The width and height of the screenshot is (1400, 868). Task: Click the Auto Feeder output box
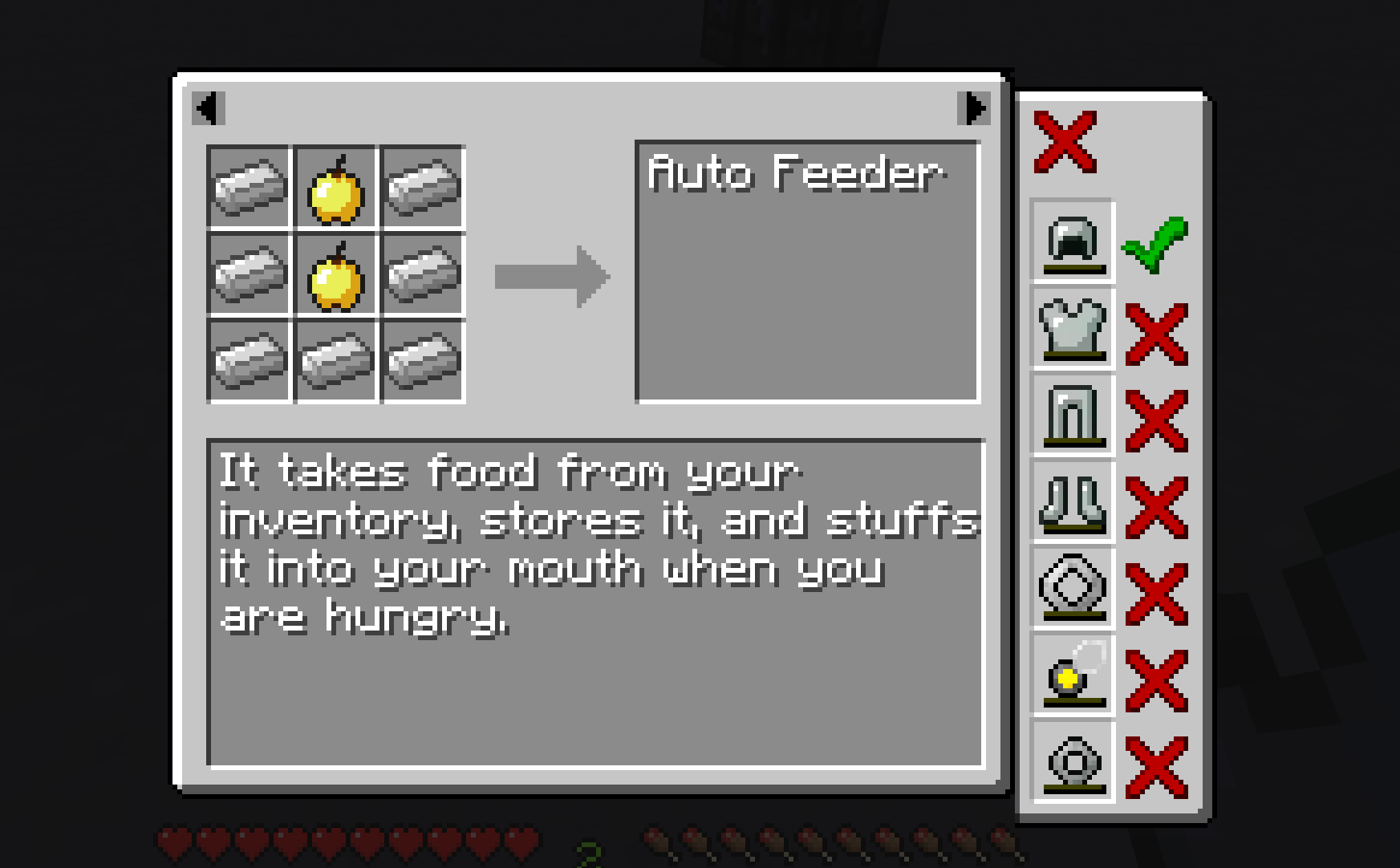(807, 271)
